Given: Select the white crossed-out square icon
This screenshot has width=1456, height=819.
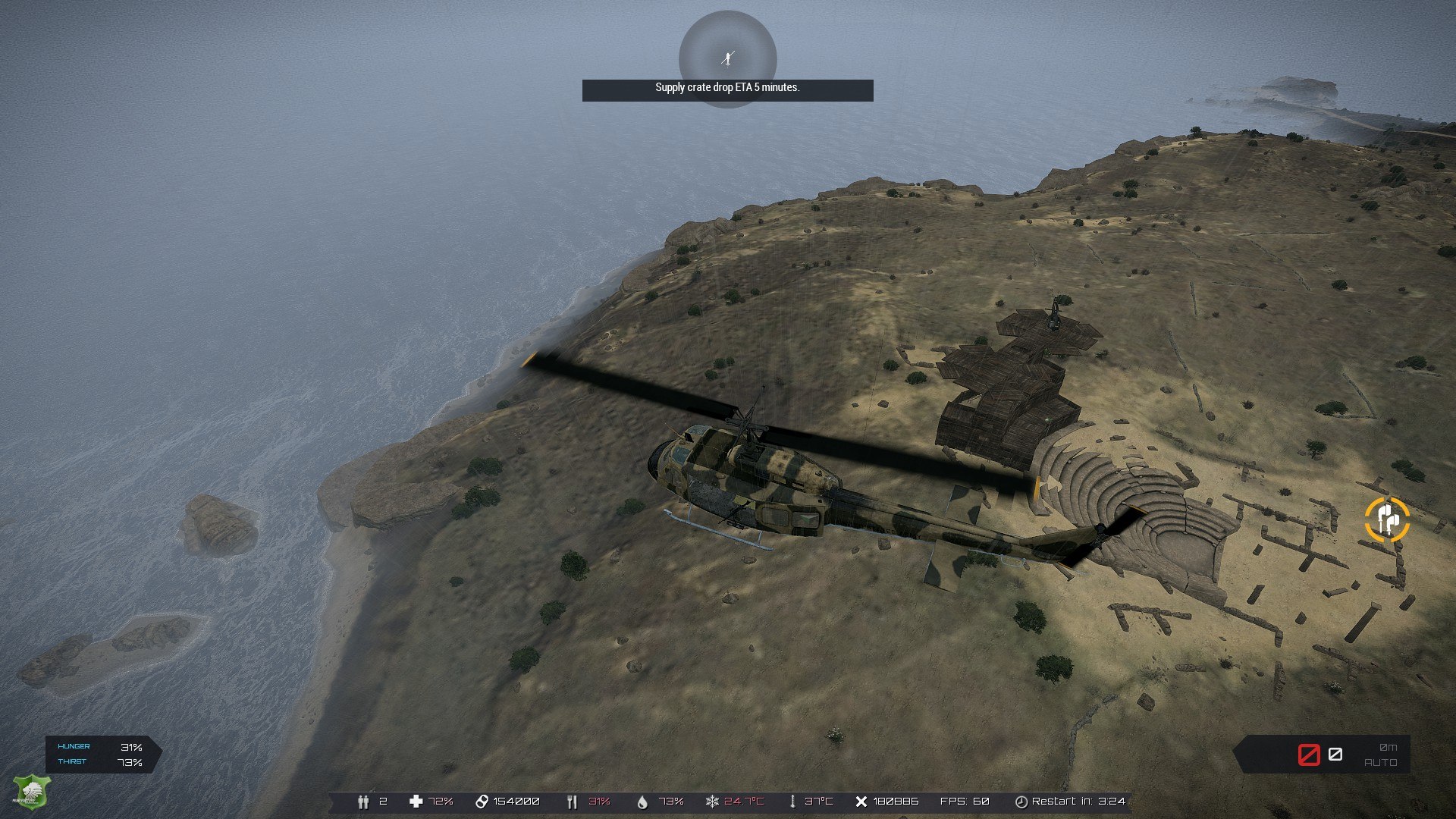Looking at the screenshot, I should coord(1335,755).
